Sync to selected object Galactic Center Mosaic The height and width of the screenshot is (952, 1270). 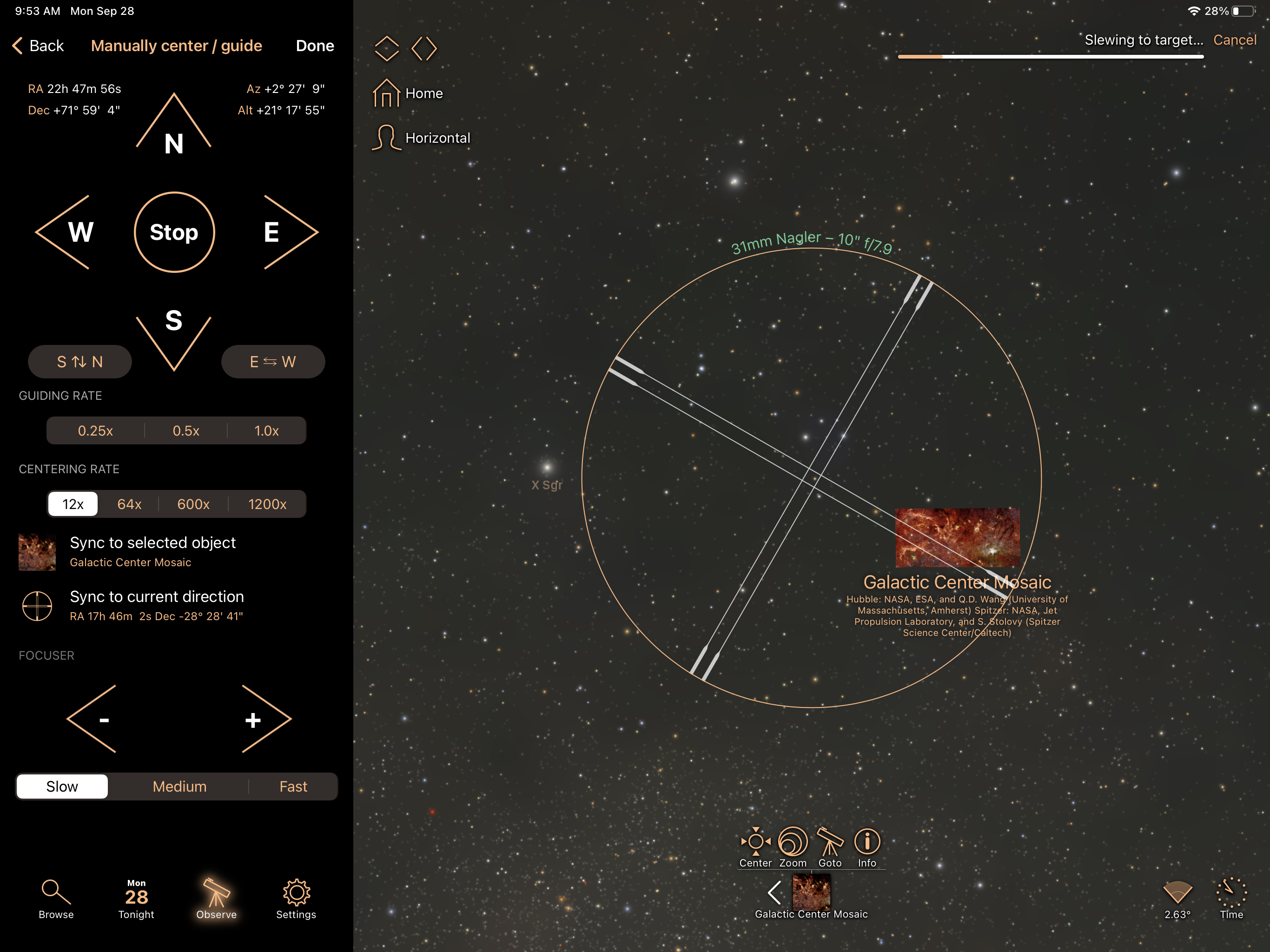(x=152, y=551)
